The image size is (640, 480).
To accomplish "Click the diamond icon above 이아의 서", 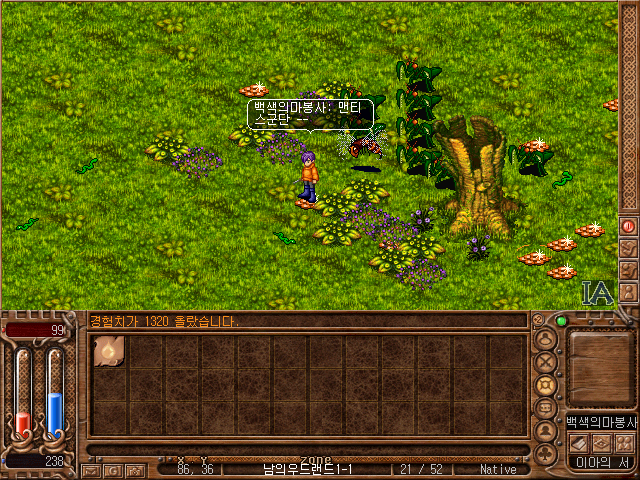I will pos(601,443).
